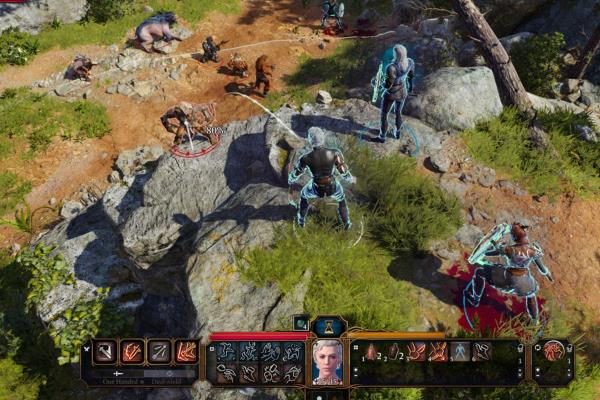The height and width of the screenshot is (400, 600).
Task: Use the orange multi-arrow volley ability
Action: click(186, 352)
